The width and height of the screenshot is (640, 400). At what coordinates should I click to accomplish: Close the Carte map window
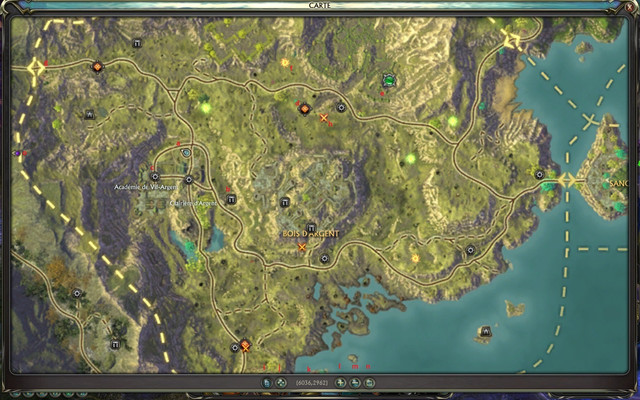coord(627,6)
